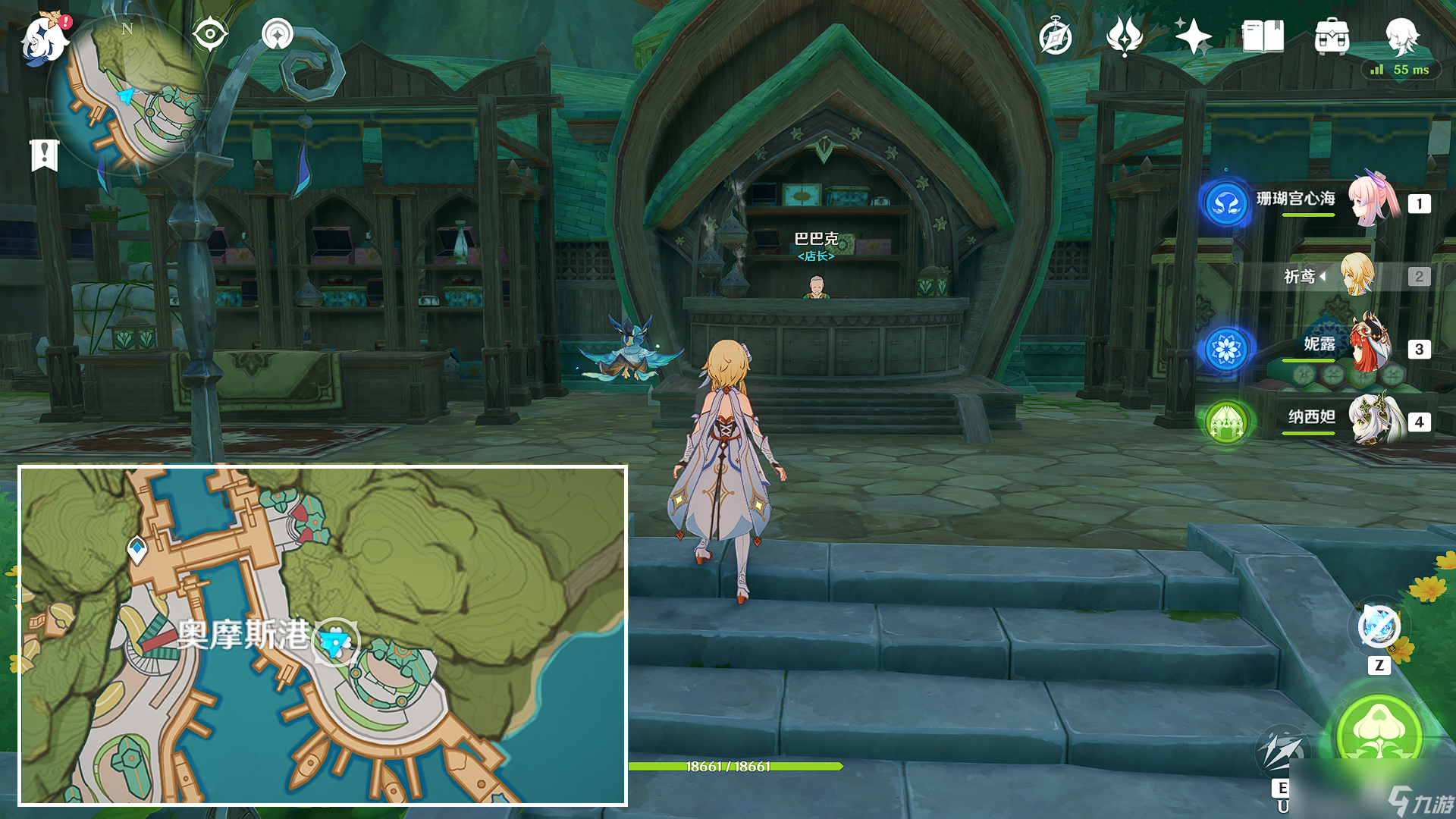Open the character silhouette icon in the top bar
Screen dimensions: 1456x819
click(x=1401, y=36)
